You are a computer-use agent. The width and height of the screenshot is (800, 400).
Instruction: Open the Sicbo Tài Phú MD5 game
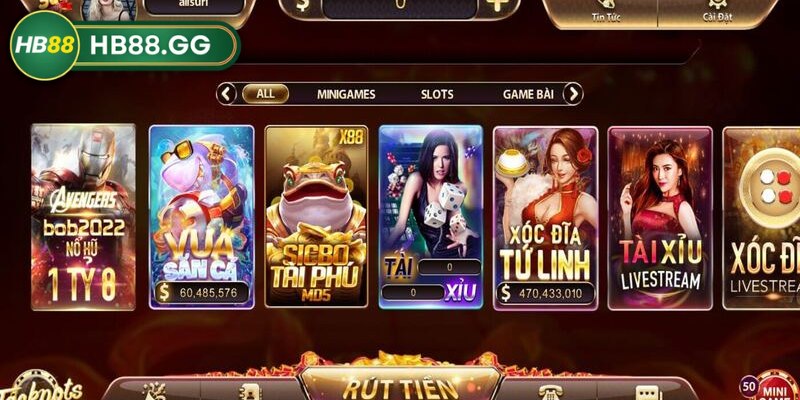[316, 215]
